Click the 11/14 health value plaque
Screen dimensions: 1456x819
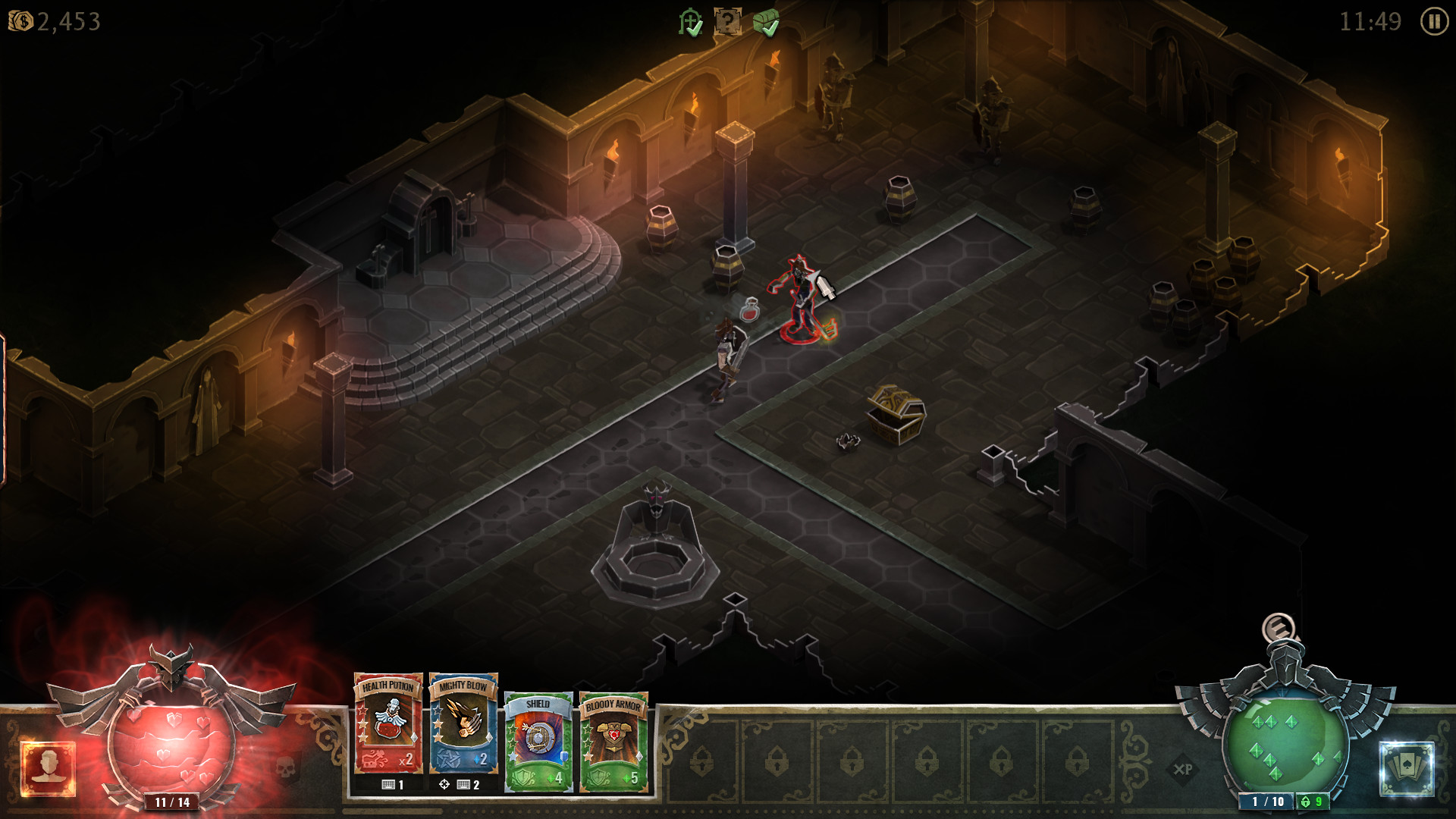pyautogui.click(x=172, y=799)
